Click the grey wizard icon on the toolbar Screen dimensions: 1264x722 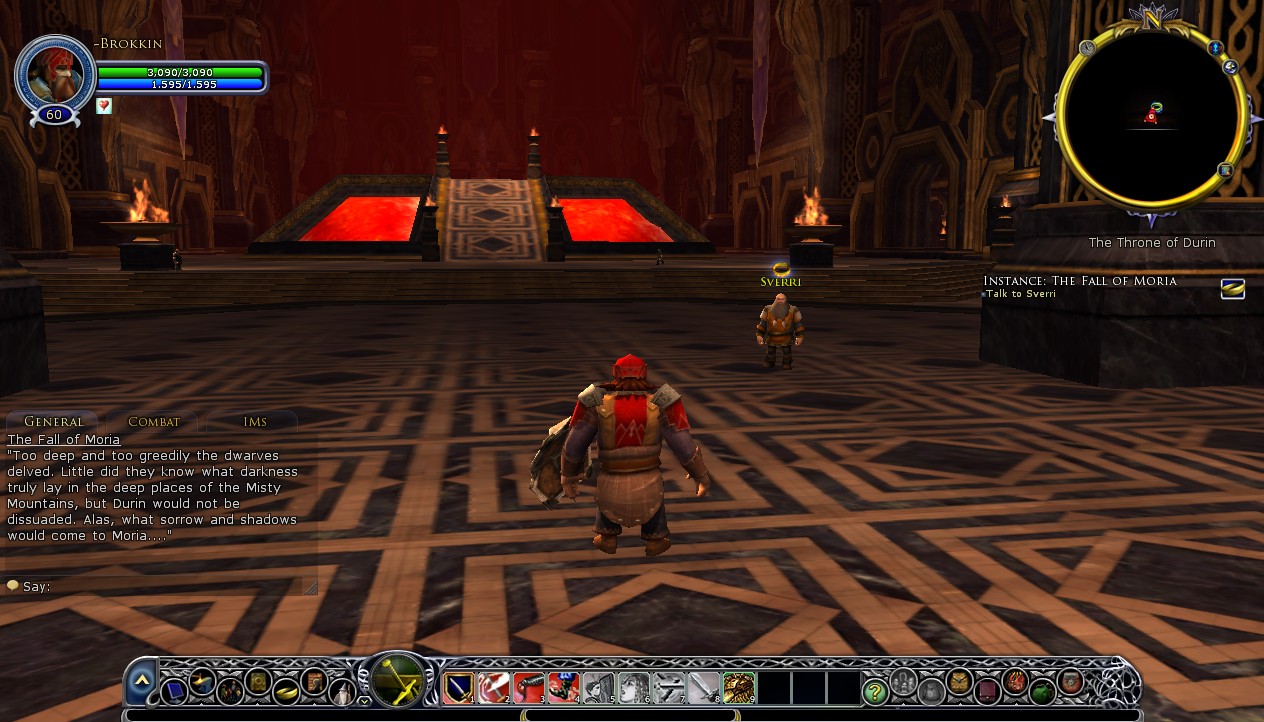[x=342, y=690]
